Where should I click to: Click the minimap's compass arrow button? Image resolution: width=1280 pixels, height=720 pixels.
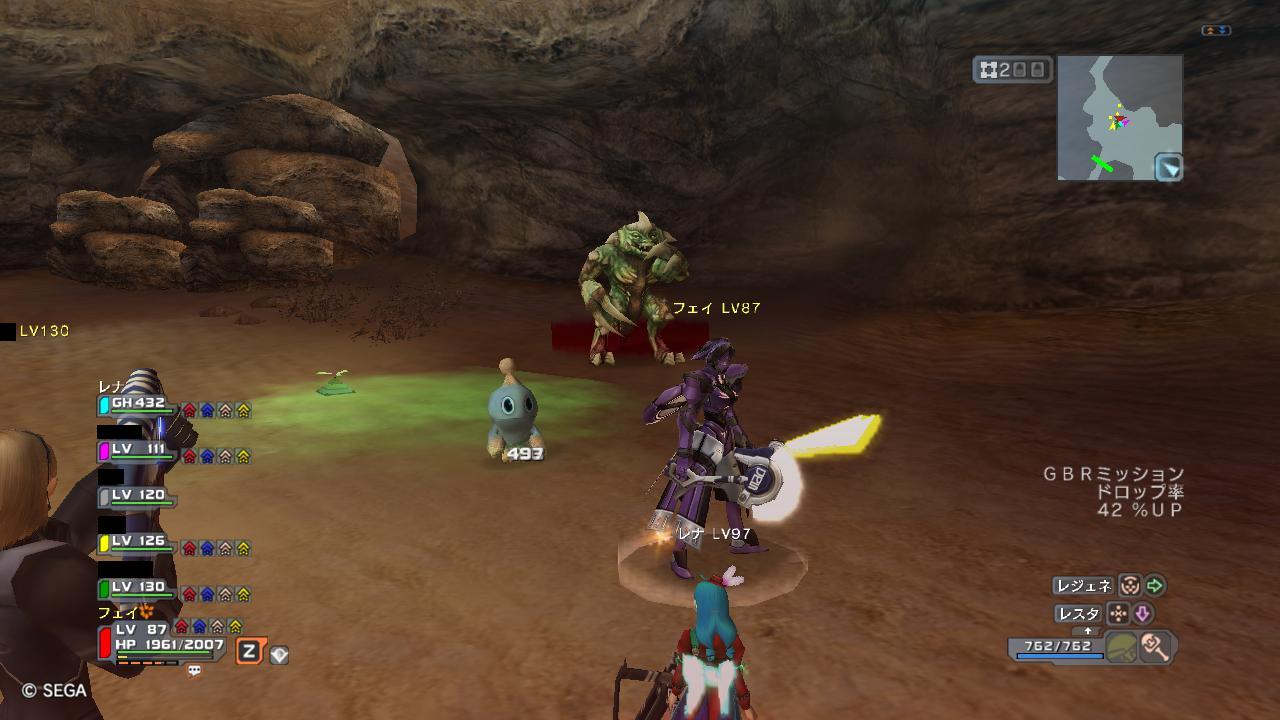[1168, 167]
